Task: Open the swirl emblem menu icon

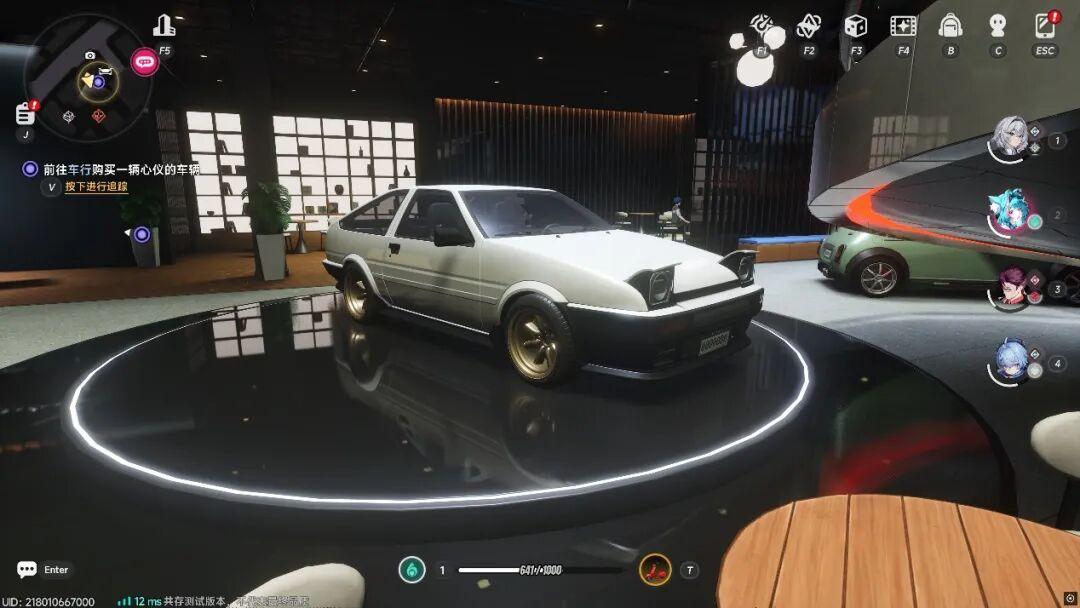Action: click(x=762, y=26)
